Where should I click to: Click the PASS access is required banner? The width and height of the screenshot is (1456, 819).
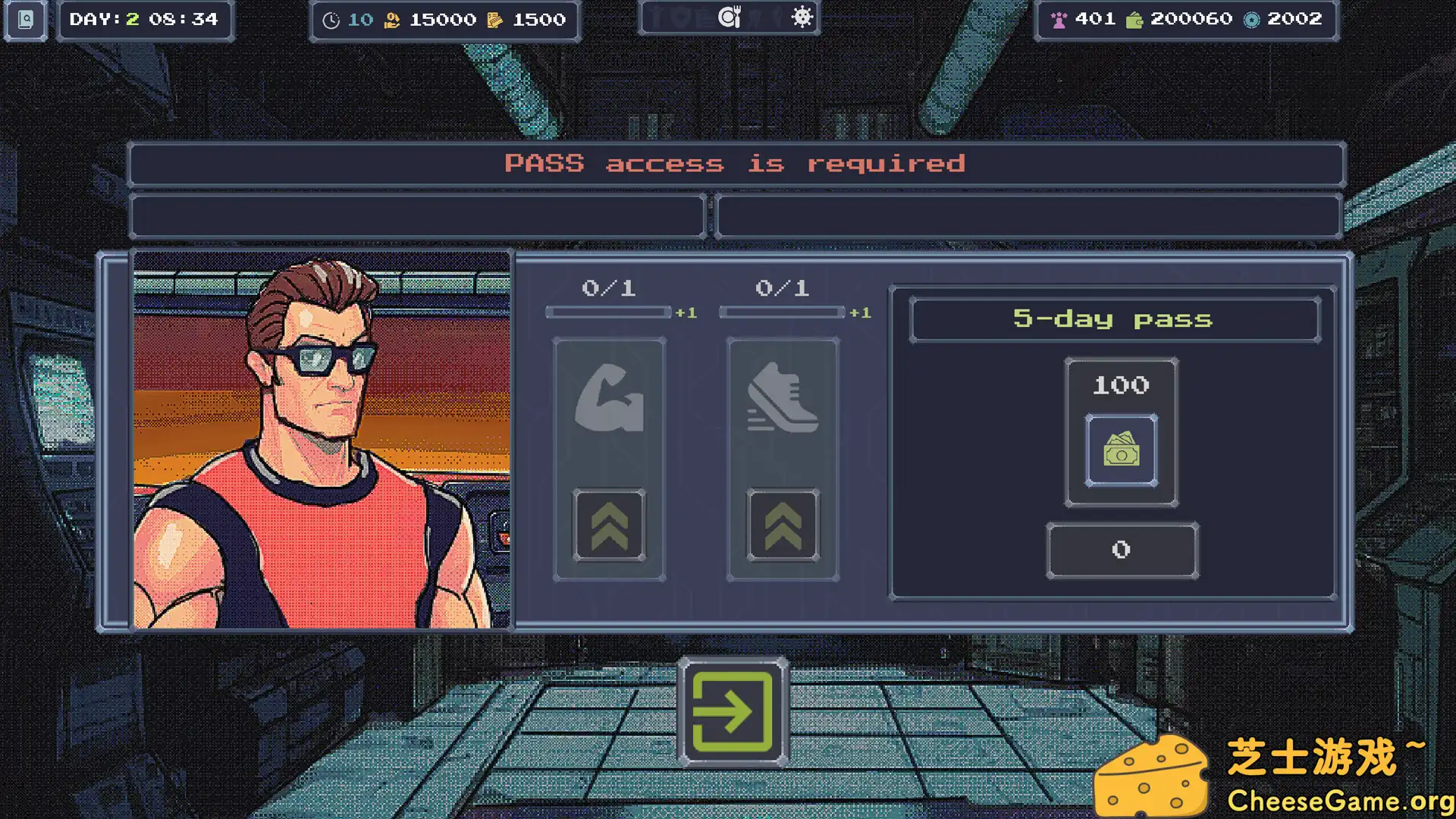[736, 164]
